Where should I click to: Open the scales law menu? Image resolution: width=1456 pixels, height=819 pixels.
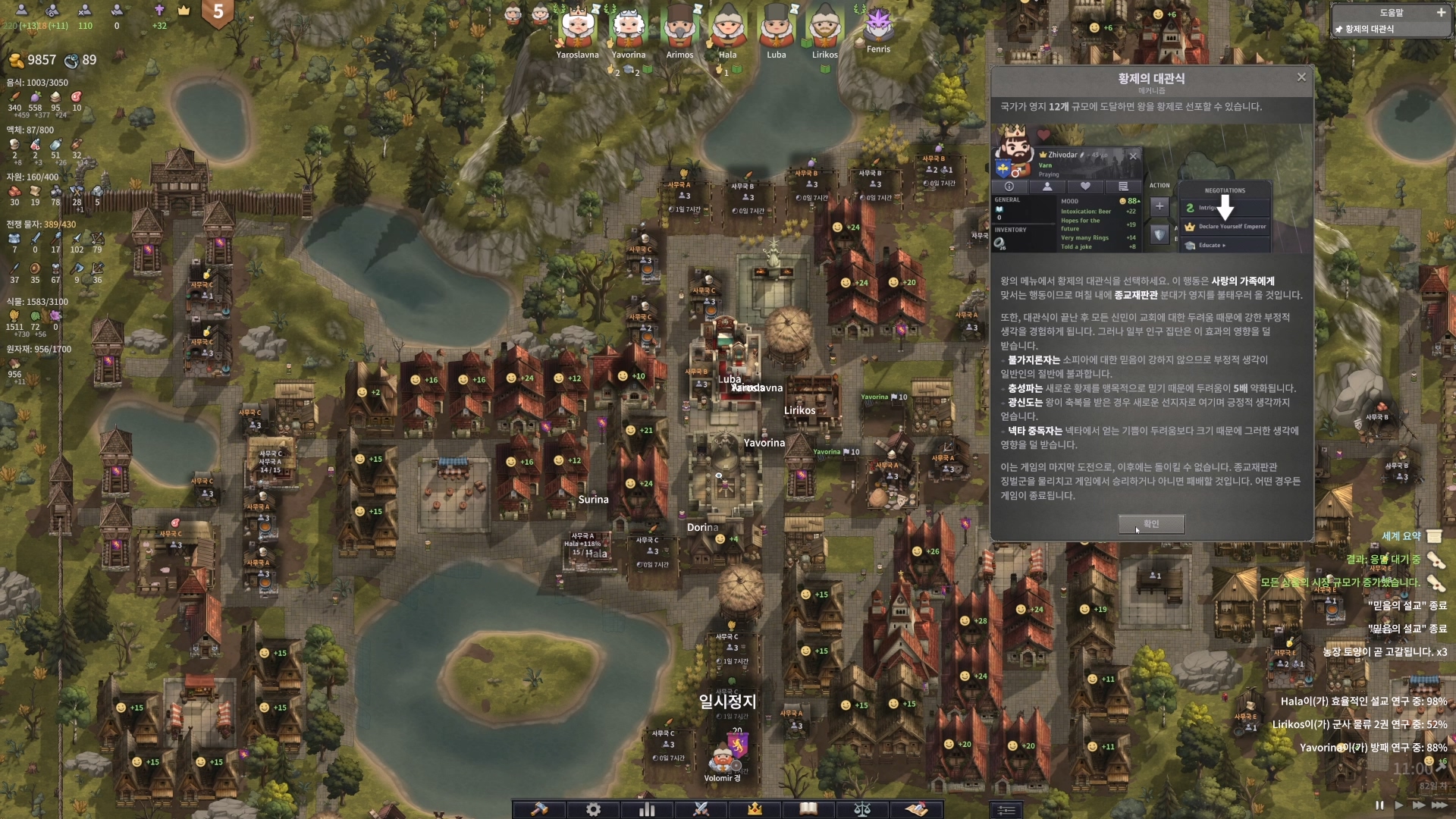(x=862, y=809)
